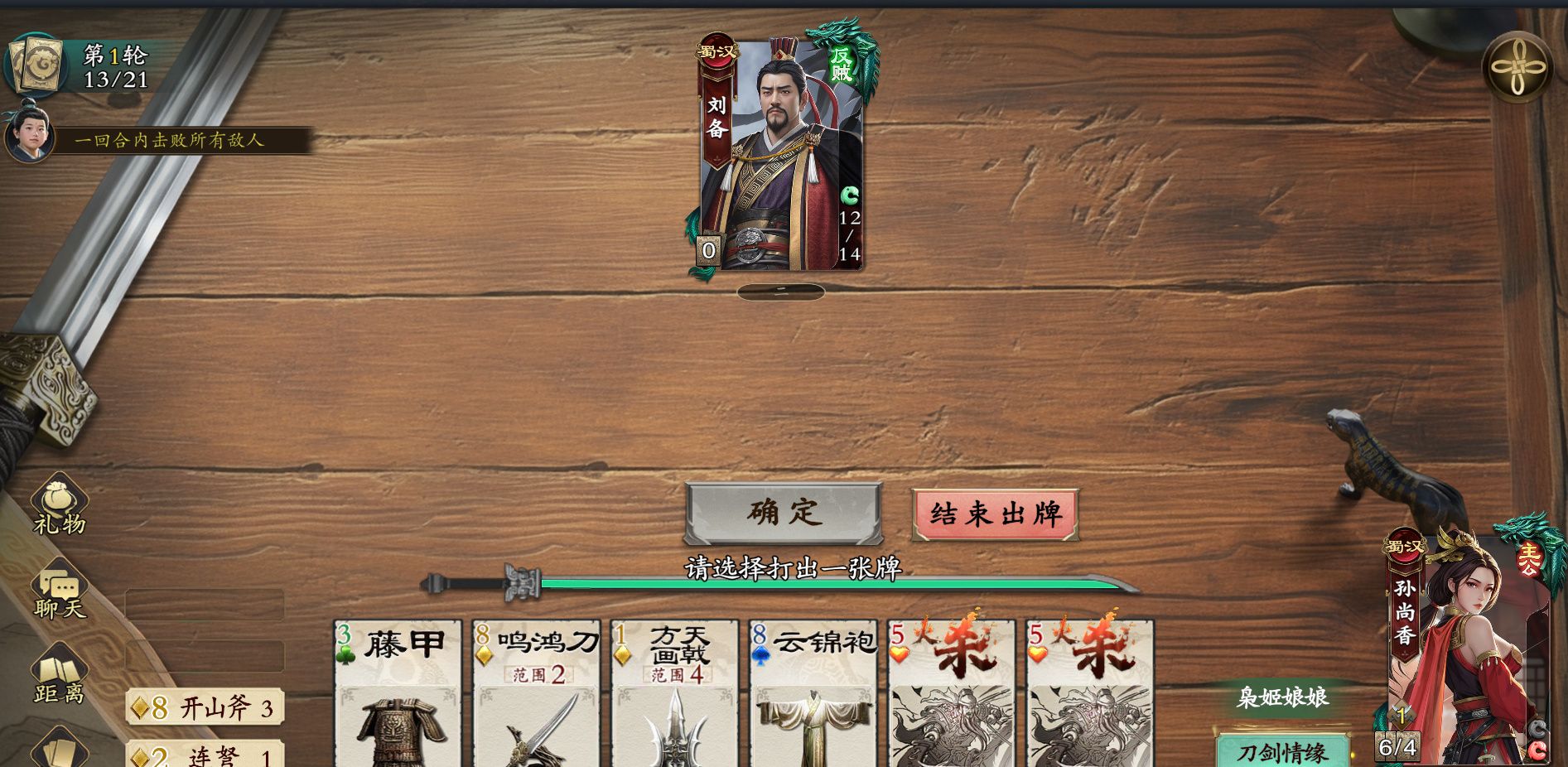Click the 结束出牌 end turn button
This screenshot has width=1568, height=767.
pos(993,511)
